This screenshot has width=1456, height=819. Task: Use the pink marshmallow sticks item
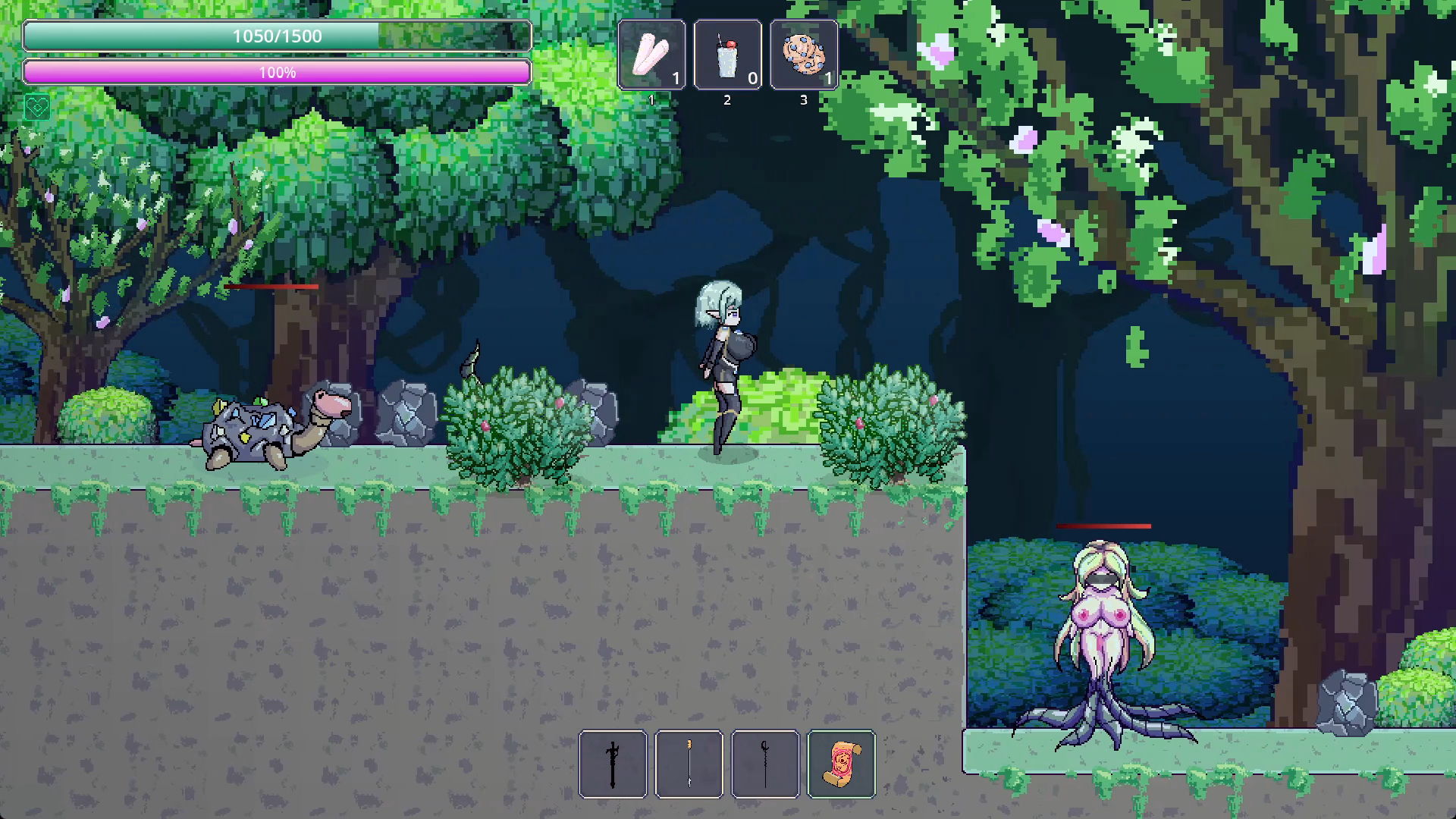tap(651, 55)
